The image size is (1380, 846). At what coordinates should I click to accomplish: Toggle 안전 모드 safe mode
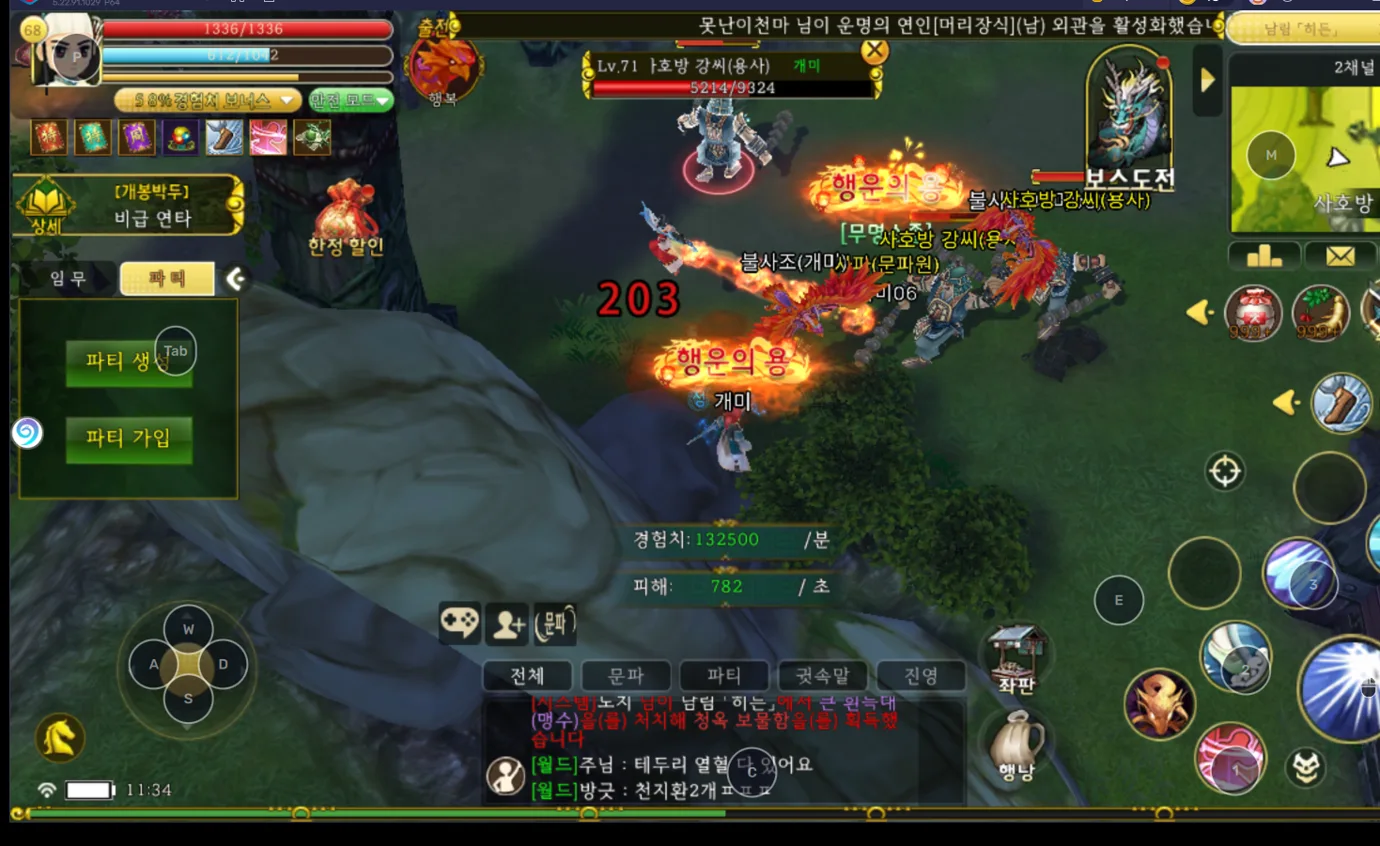click(x=346, y=100)
